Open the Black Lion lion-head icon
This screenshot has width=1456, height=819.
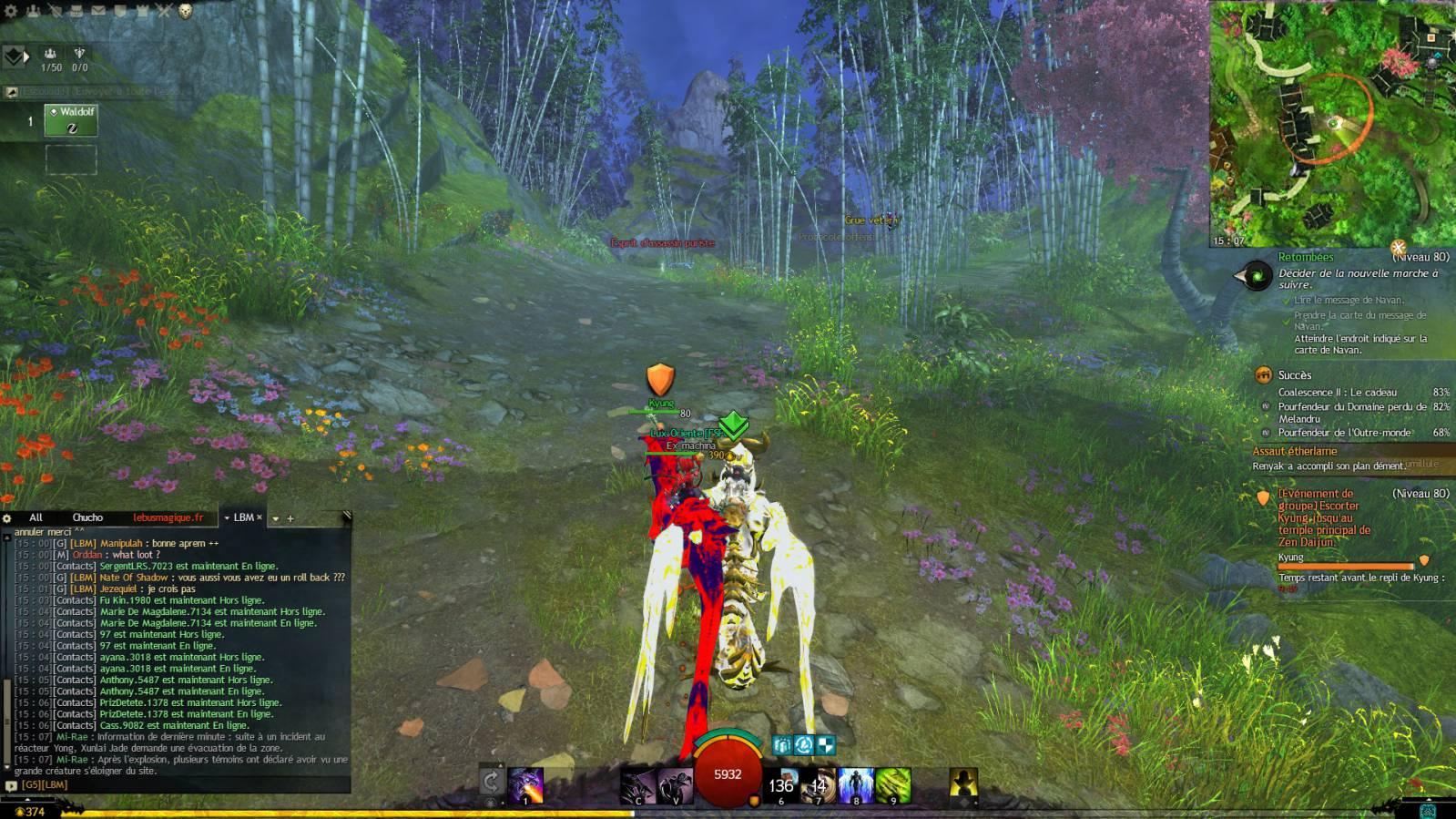[x=186, y=11]
